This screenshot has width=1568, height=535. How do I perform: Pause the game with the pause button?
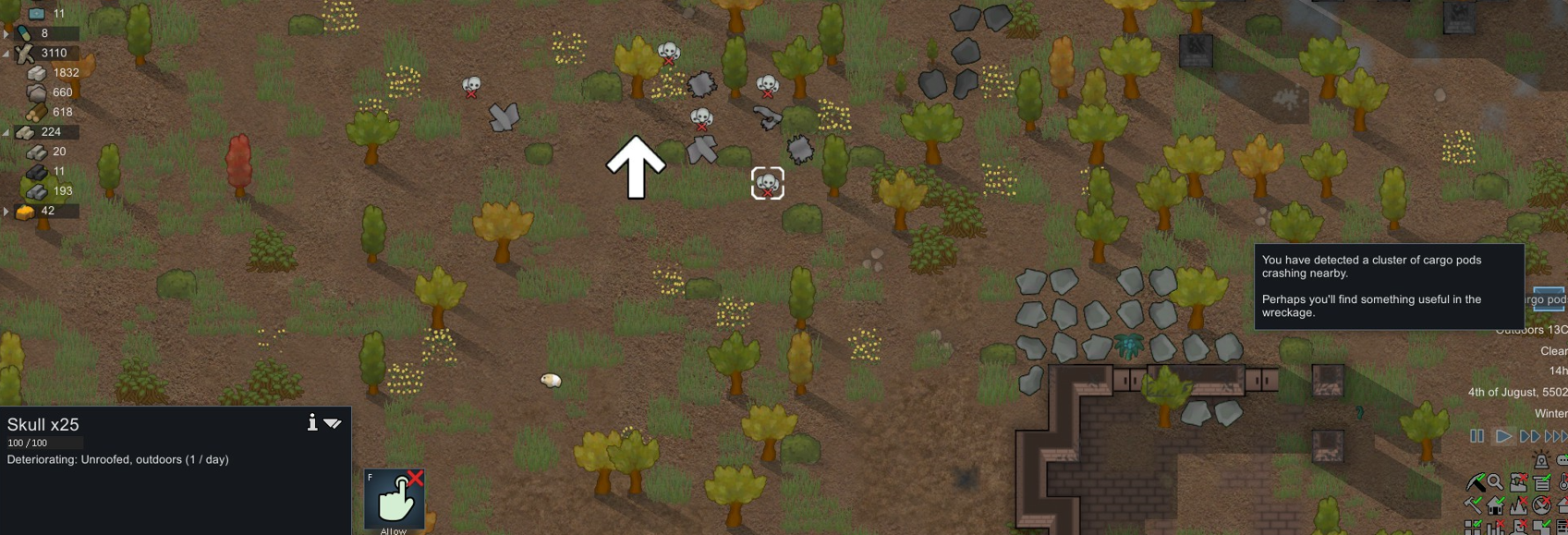coord(1477,436)
